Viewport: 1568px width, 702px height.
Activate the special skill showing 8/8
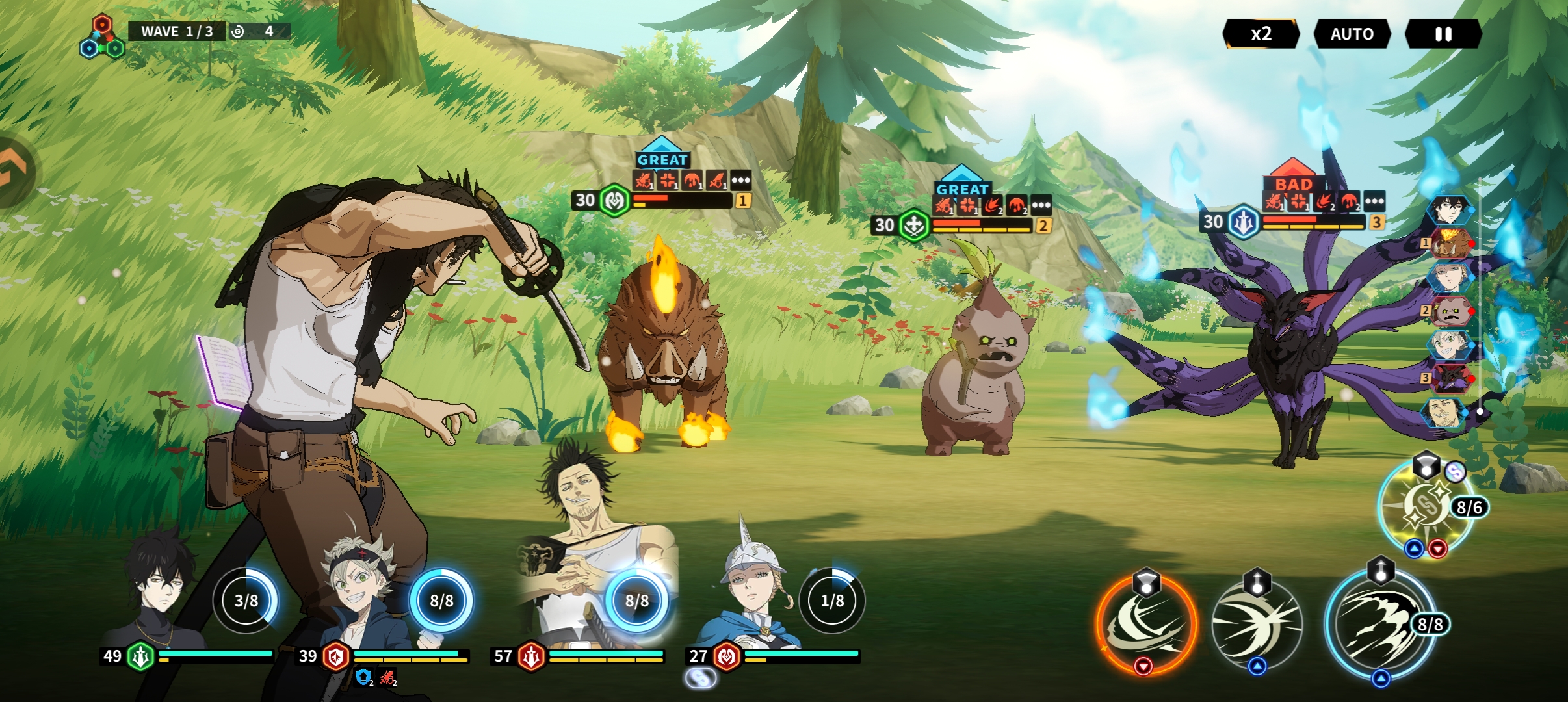pos(1380,625)
